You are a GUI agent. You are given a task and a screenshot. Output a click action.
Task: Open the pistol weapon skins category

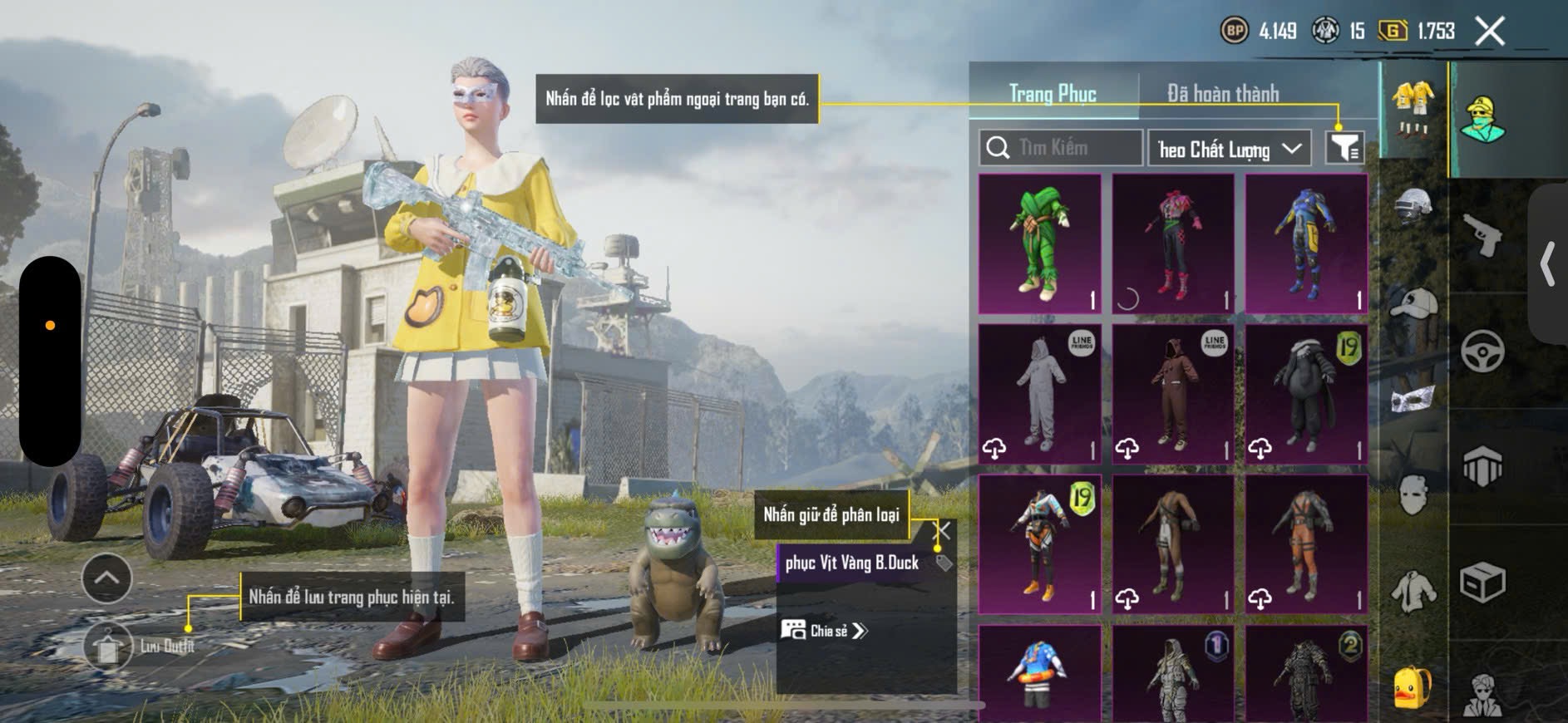click(x=1482, y=237)
